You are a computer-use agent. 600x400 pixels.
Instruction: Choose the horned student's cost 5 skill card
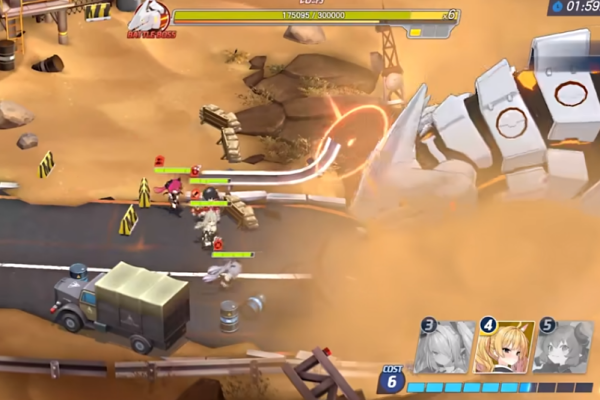[x=563, y=348]
